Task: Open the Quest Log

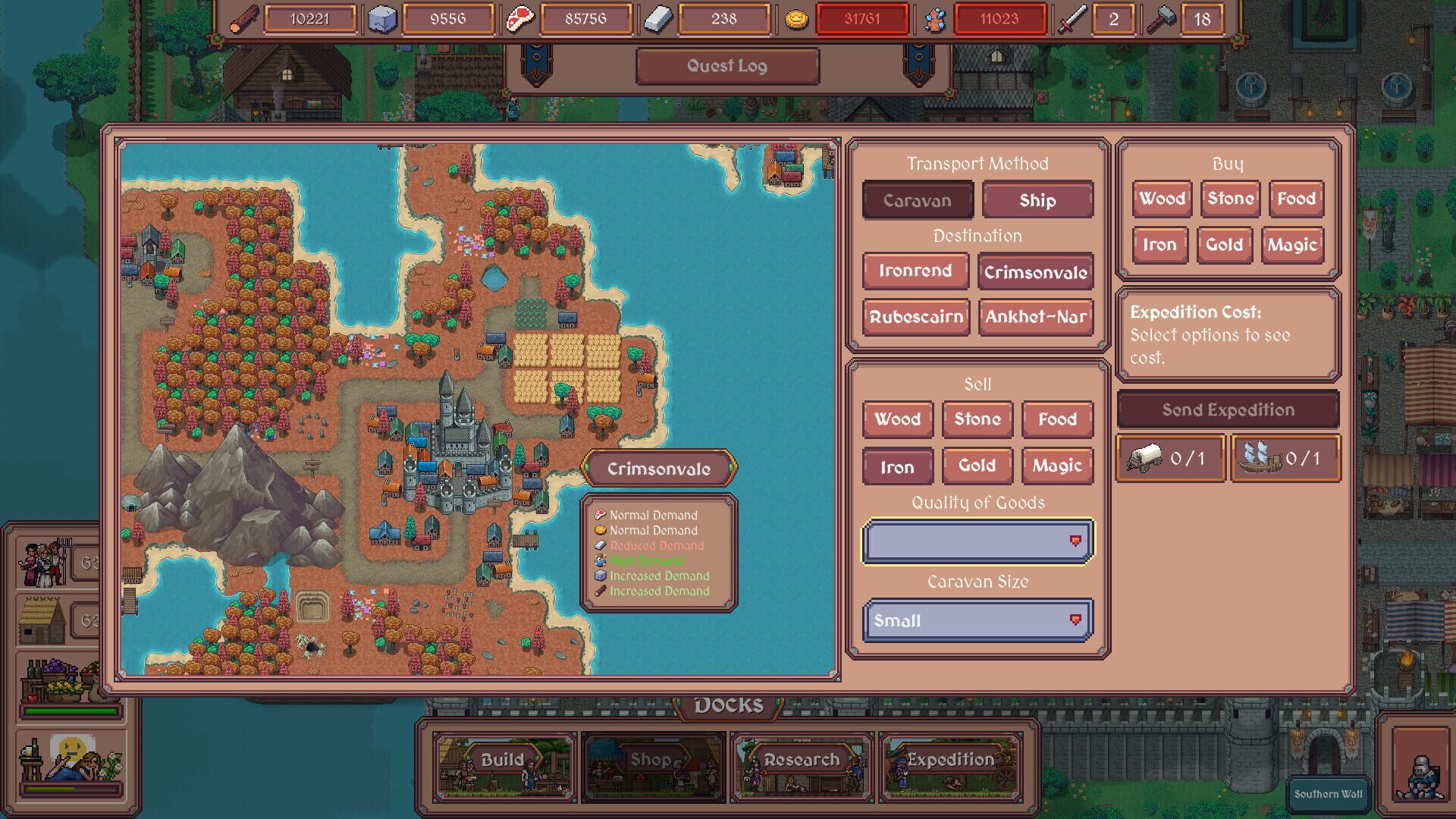Action: coord(727,66)
